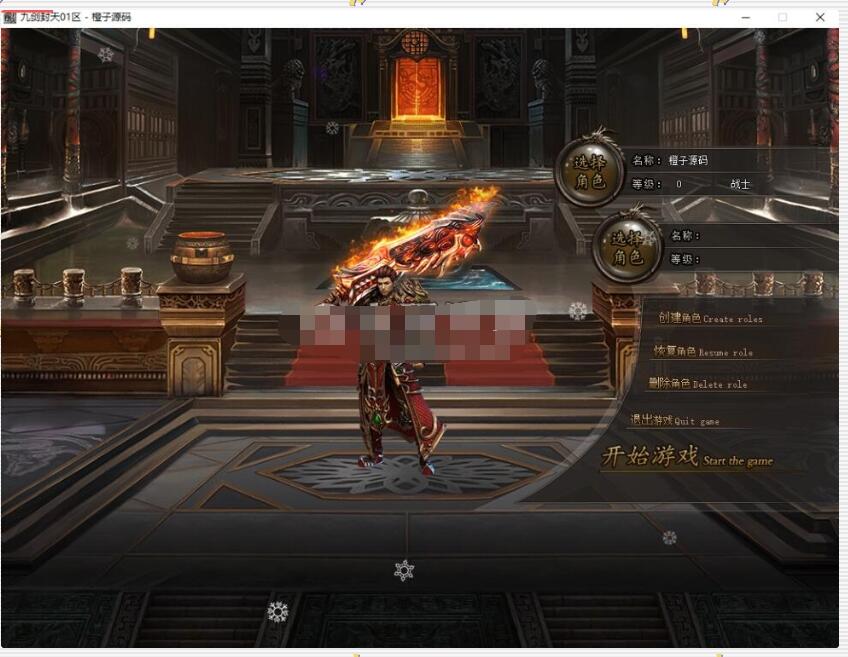The image size is (848, 657).
Task: Open Create roles (创建角色)
Action: click(x=709, y=318)
